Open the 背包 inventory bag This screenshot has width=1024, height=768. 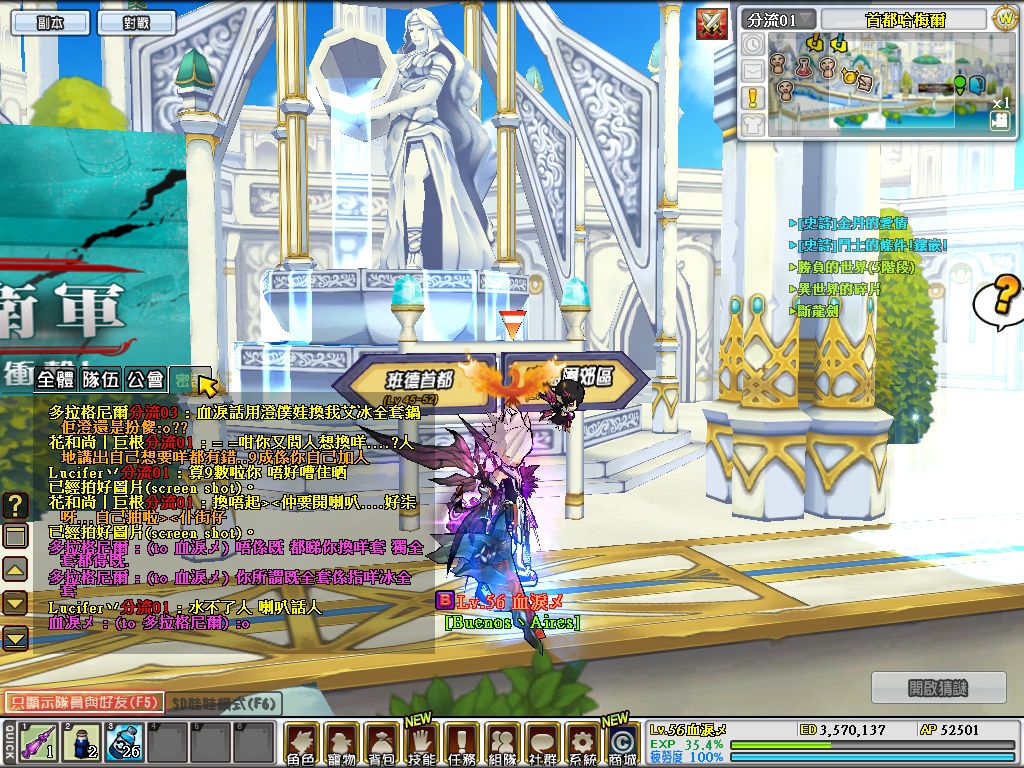[381, 744]
